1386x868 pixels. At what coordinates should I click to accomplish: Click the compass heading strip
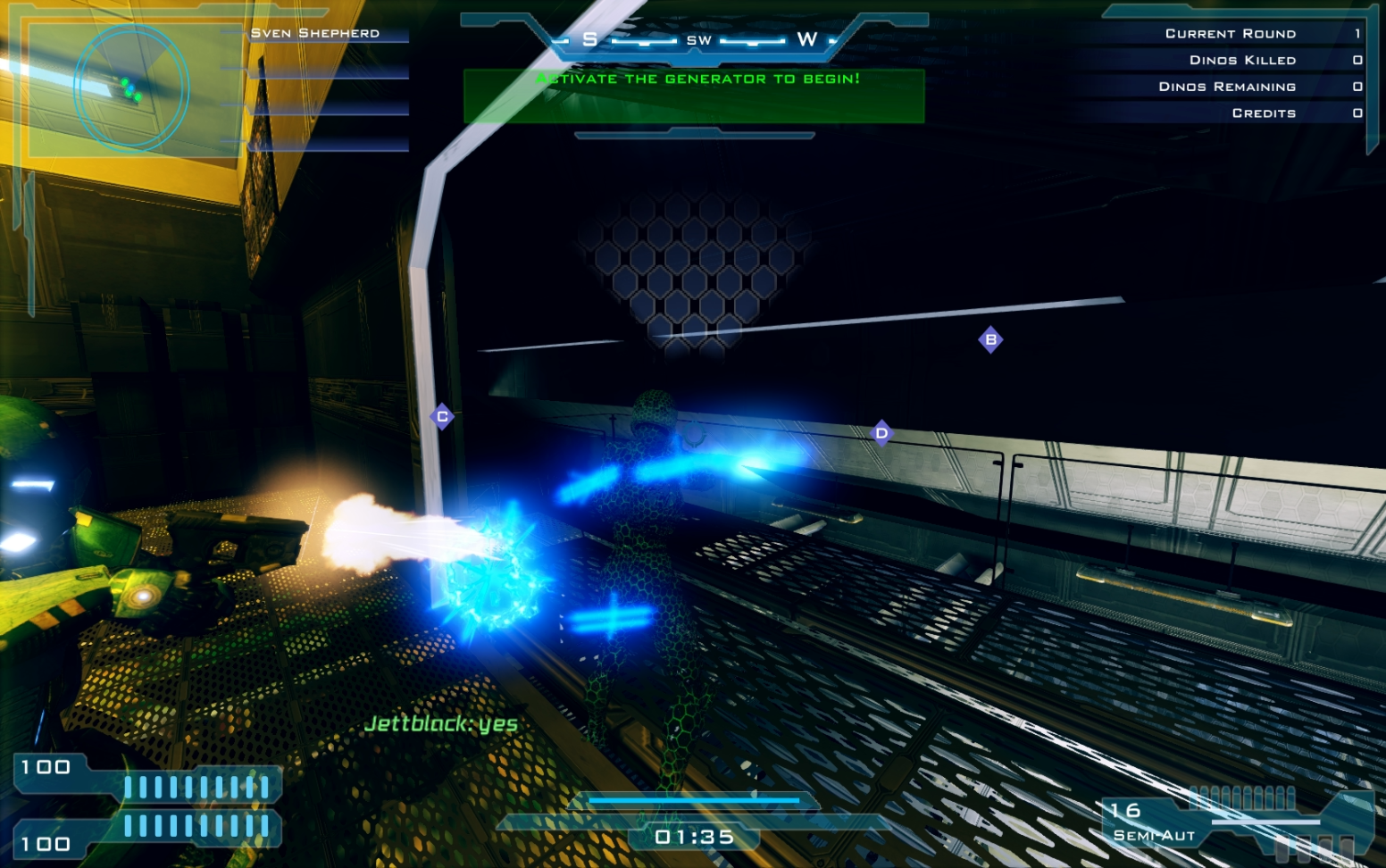point(697,40)
